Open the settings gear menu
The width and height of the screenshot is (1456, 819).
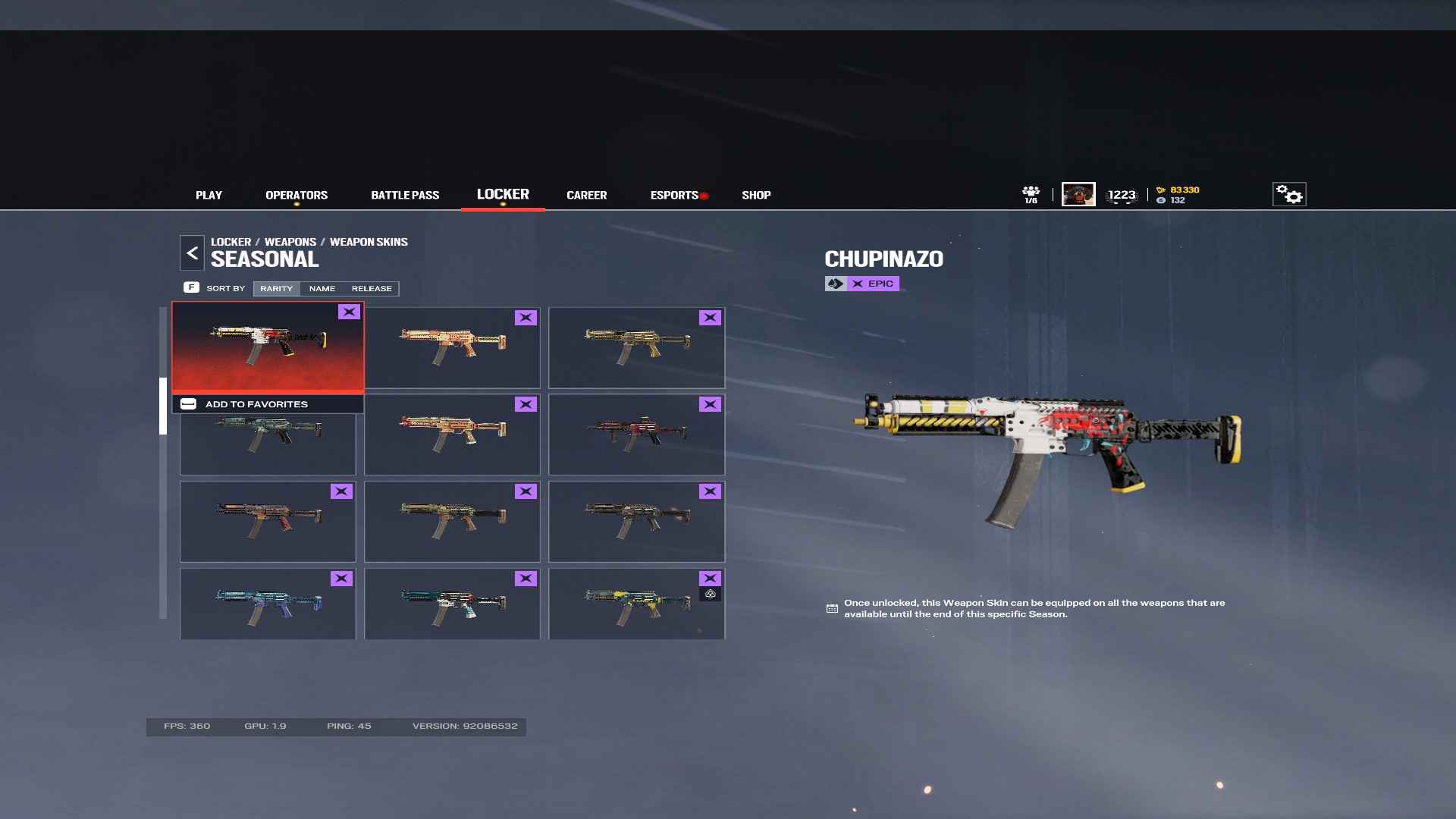coord(1288,195)
